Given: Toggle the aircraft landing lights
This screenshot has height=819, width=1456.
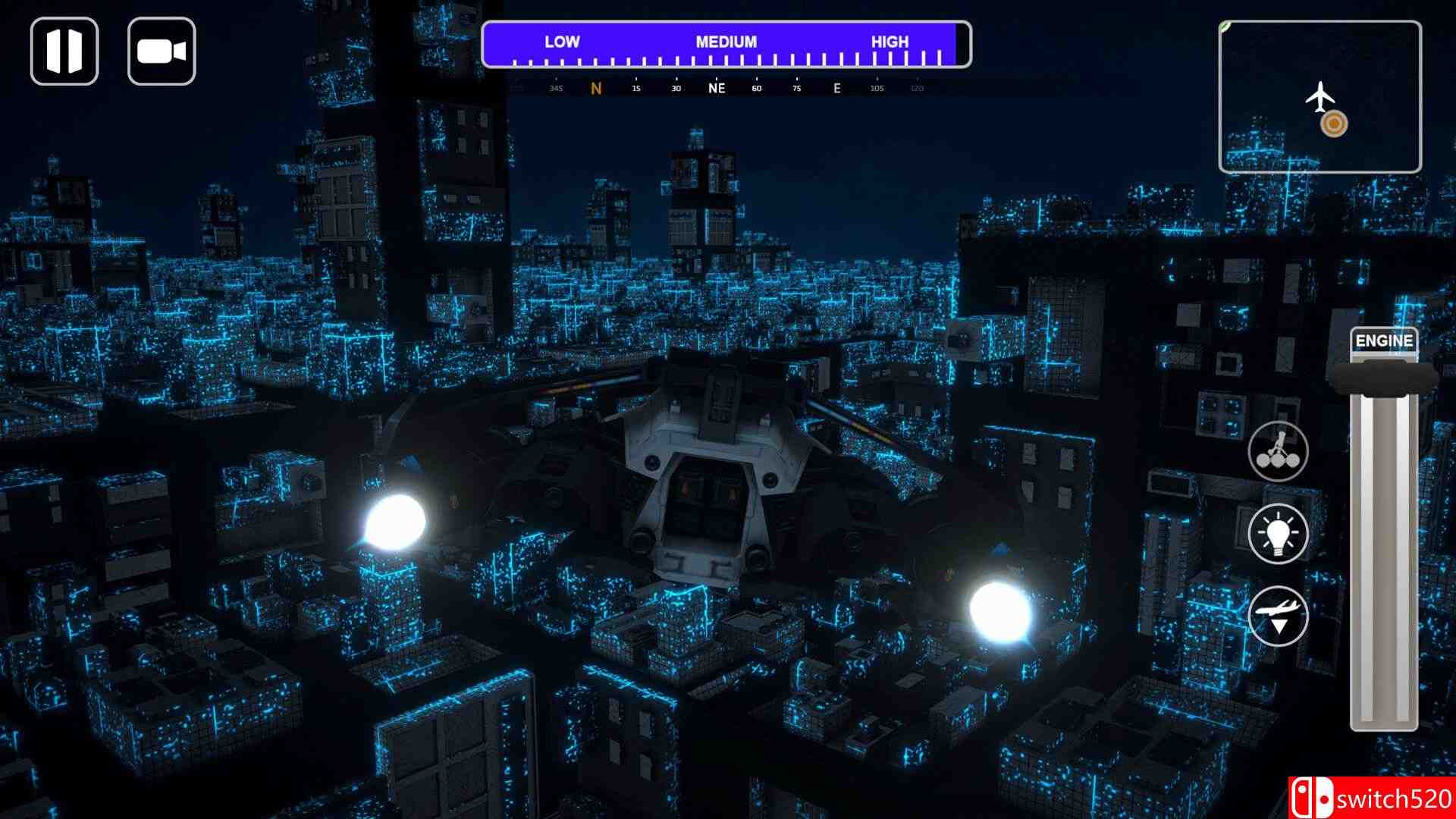Looking at the screenshot, I should click(1279, 533).
